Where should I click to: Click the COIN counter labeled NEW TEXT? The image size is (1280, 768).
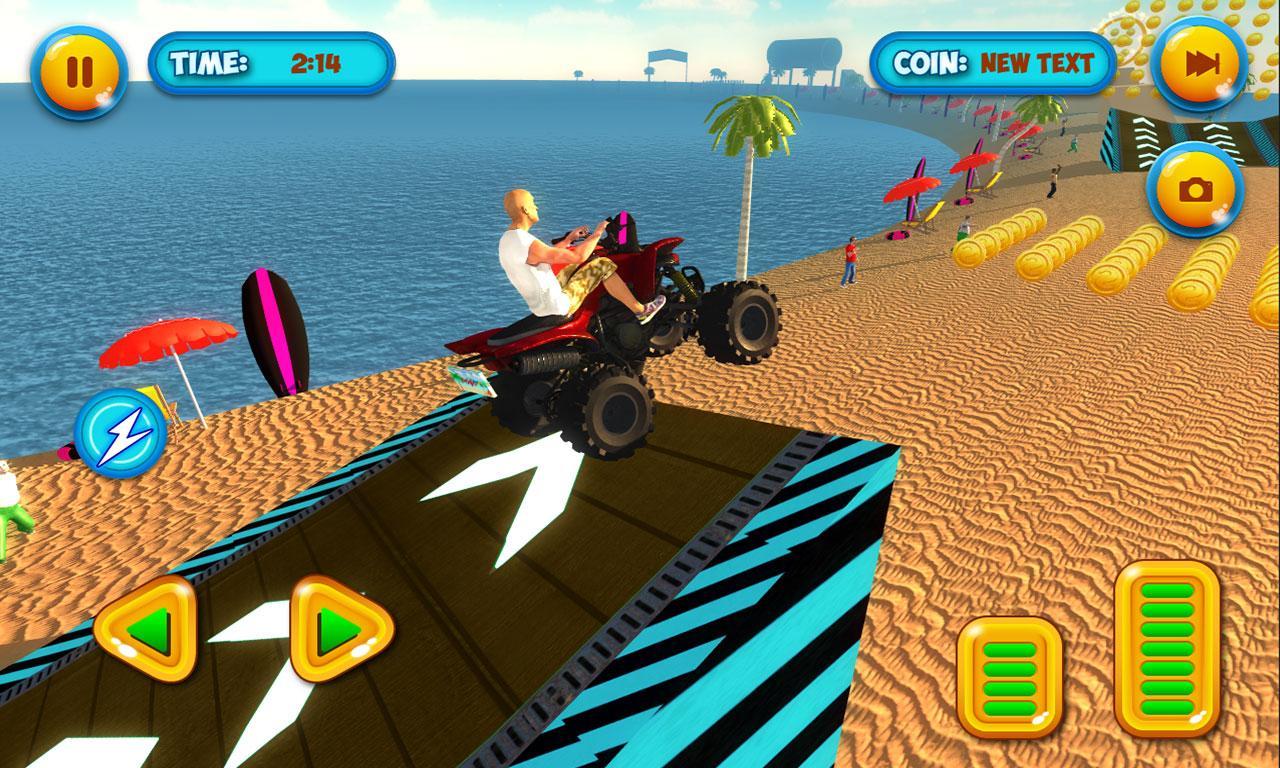pos(993,61)
